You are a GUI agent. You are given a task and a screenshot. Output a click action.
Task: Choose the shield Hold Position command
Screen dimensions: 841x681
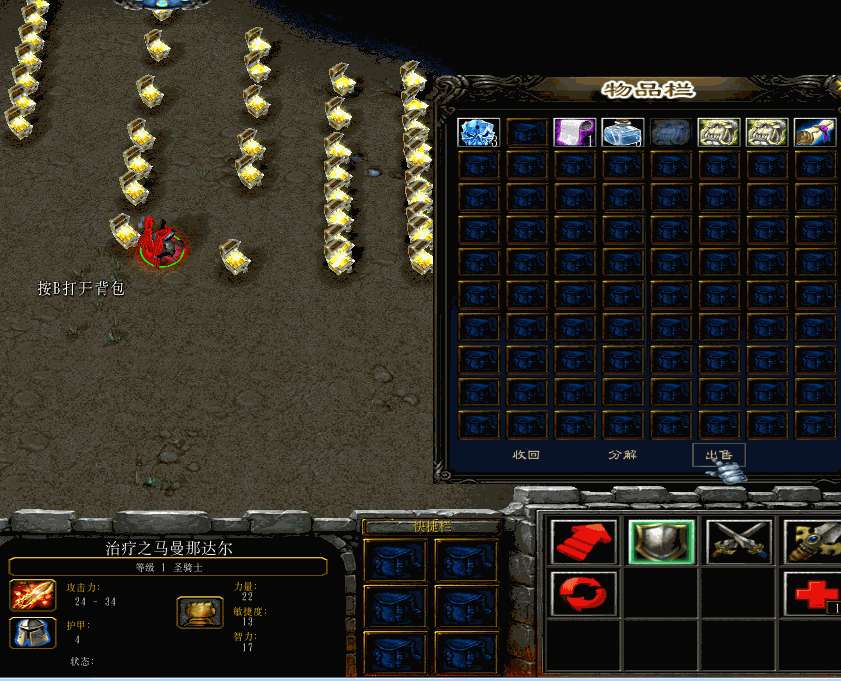point(661,542)
